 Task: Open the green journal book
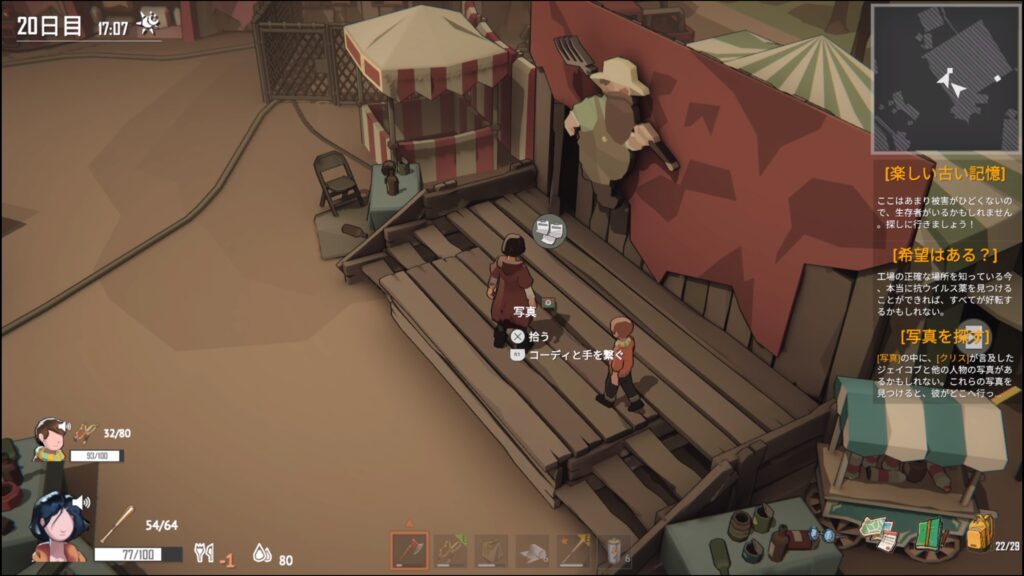click(x=931, y=534)
